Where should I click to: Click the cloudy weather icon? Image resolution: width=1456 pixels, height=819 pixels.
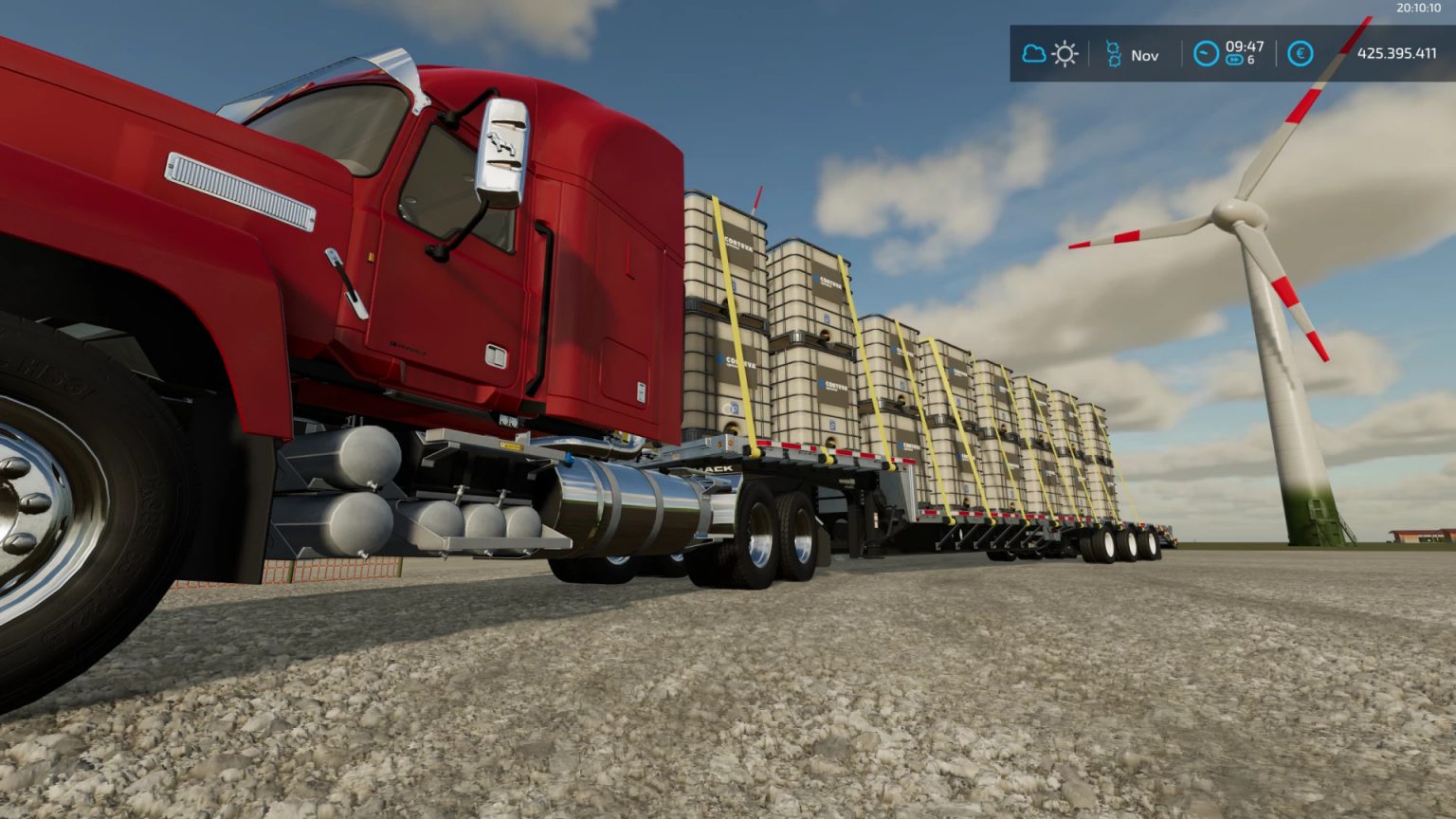coord(1034,52)
